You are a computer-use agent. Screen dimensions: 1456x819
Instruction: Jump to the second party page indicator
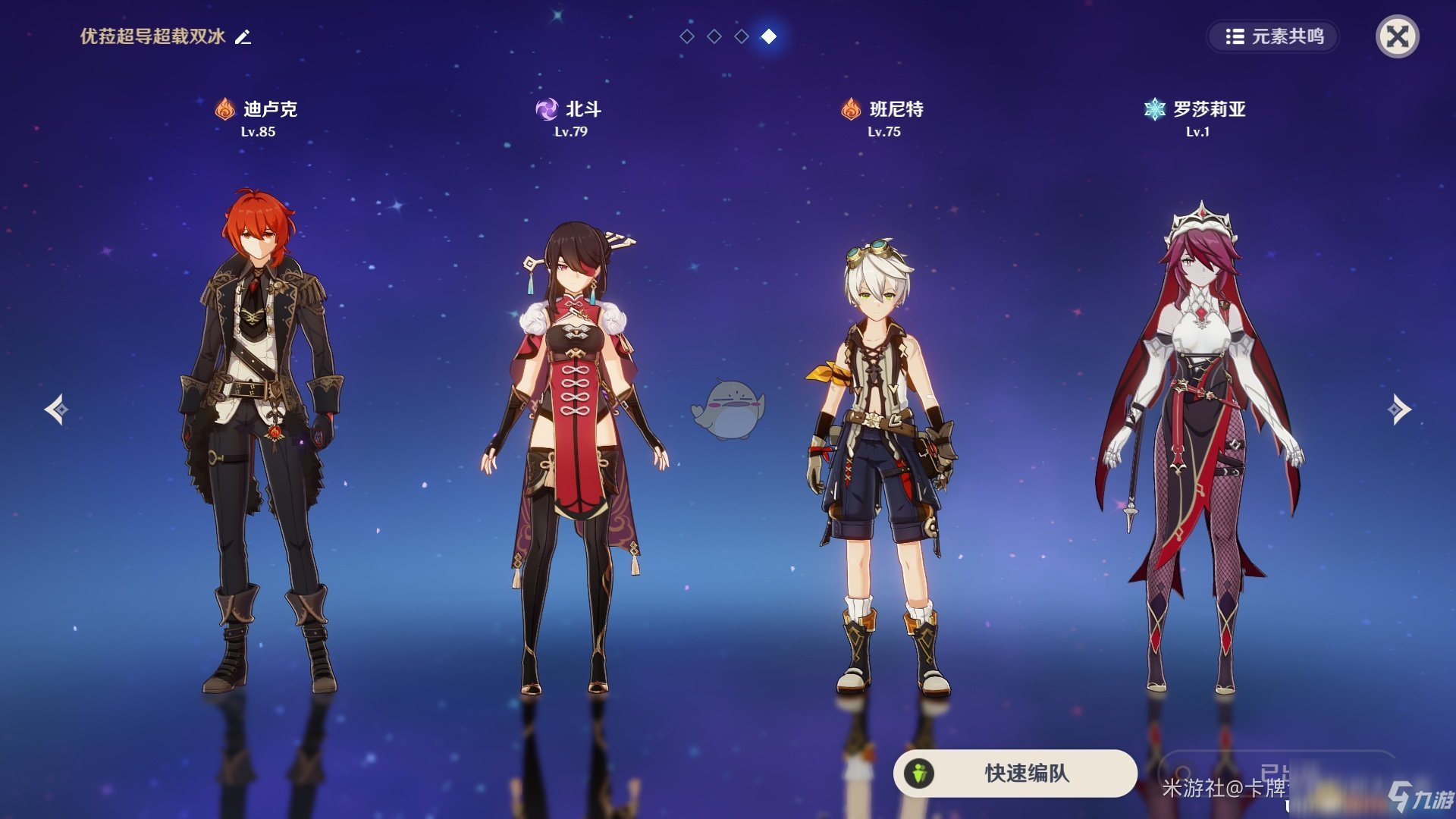coord(714,36)
